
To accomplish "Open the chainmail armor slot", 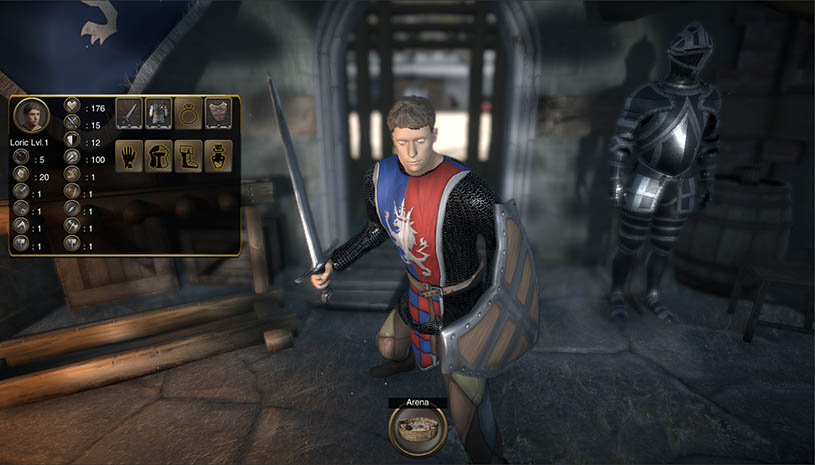I will point(159,113).
